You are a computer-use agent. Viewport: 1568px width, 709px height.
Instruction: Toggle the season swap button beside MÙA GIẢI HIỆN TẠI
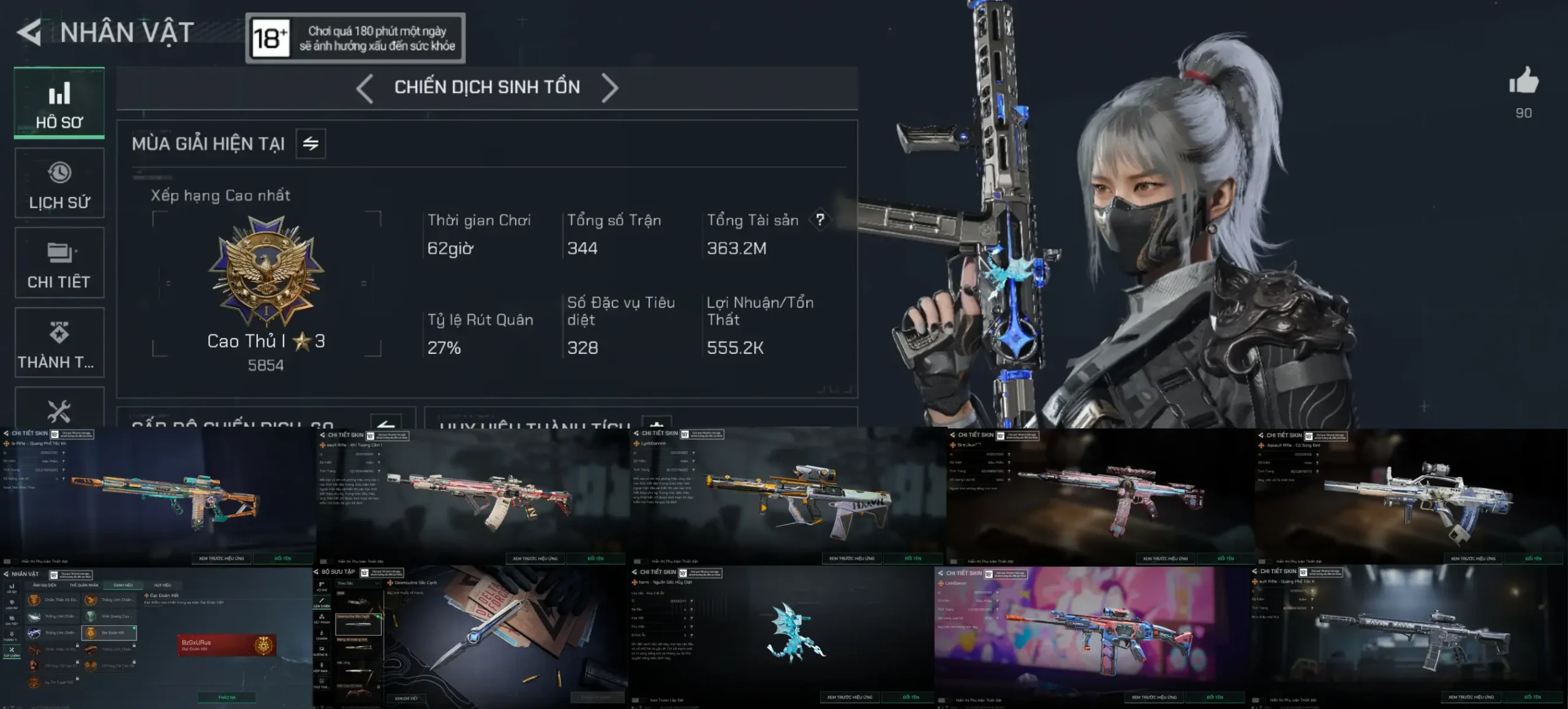click(311, 144)
